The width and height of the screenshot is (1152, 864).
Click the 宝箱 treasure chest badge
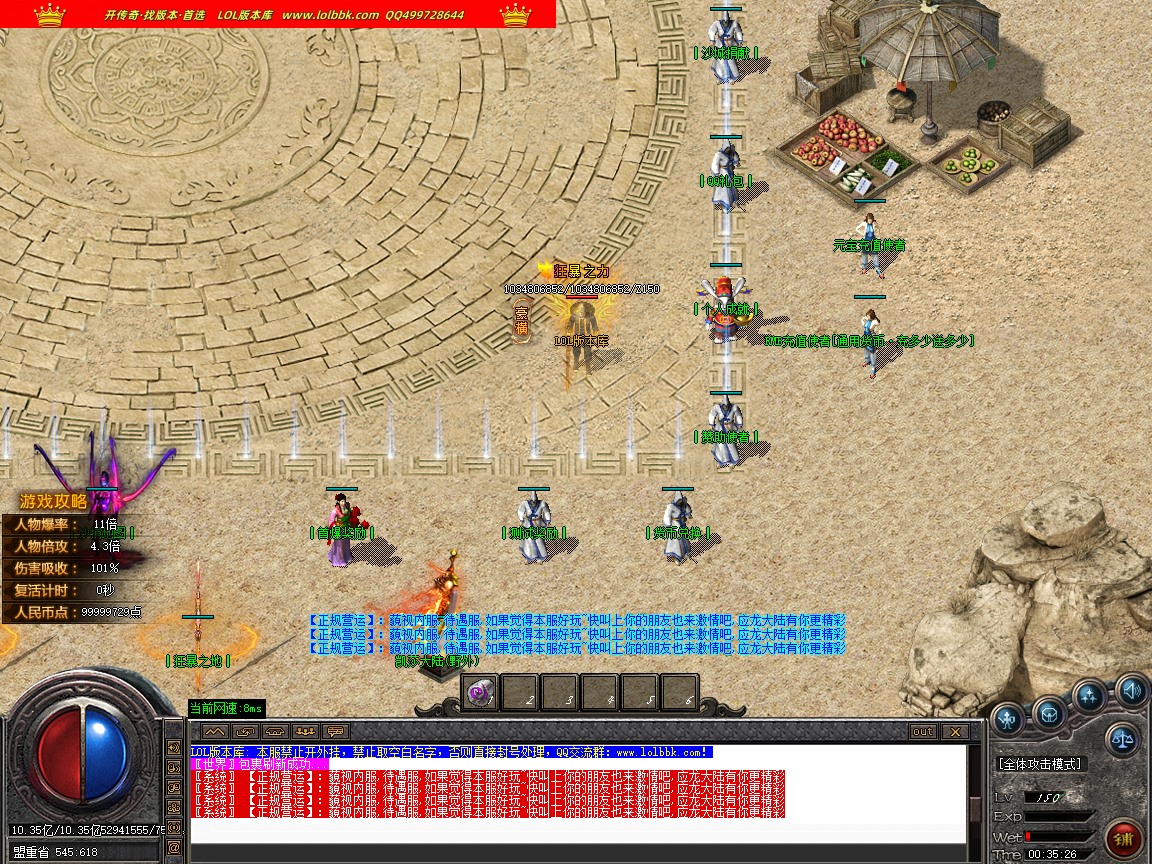521,321
